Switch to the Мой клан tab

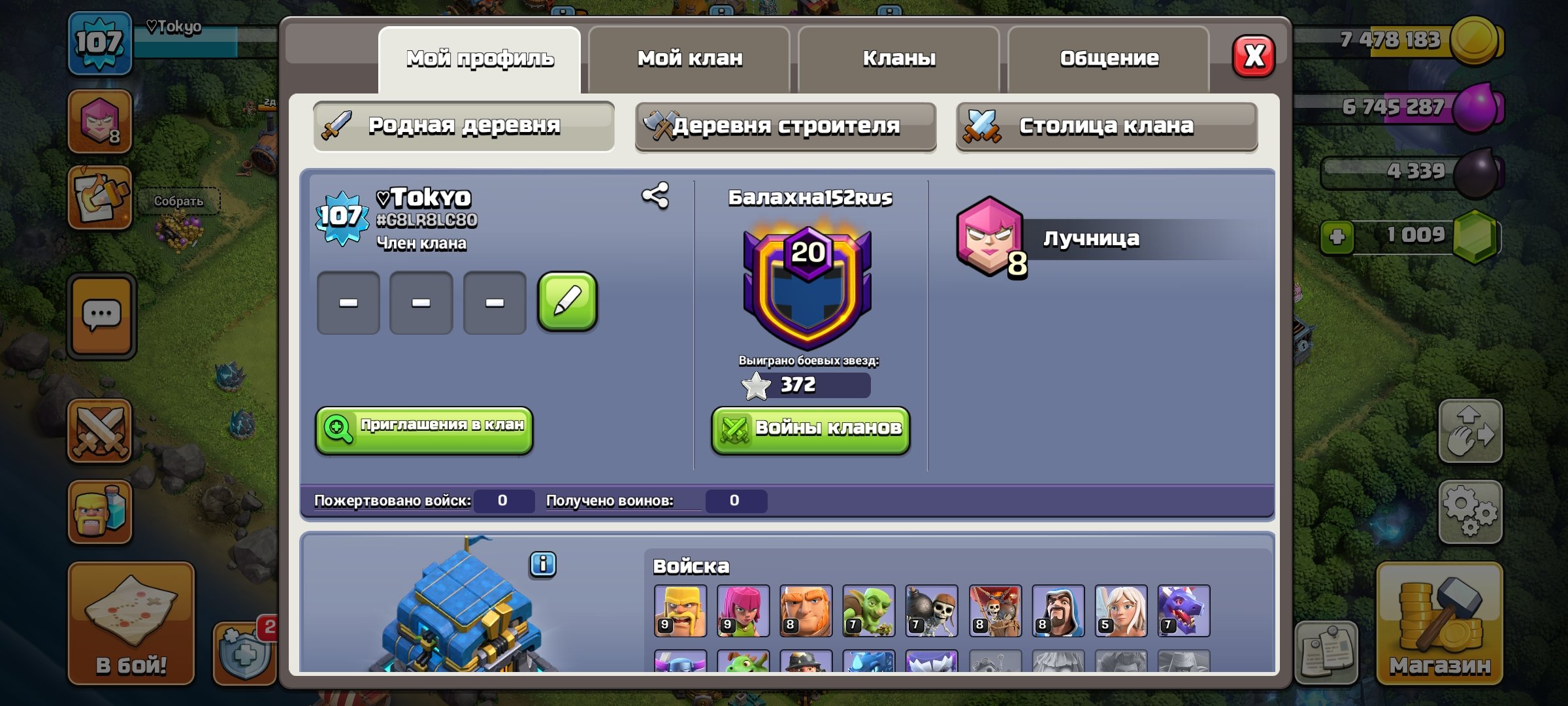point(689,58)
